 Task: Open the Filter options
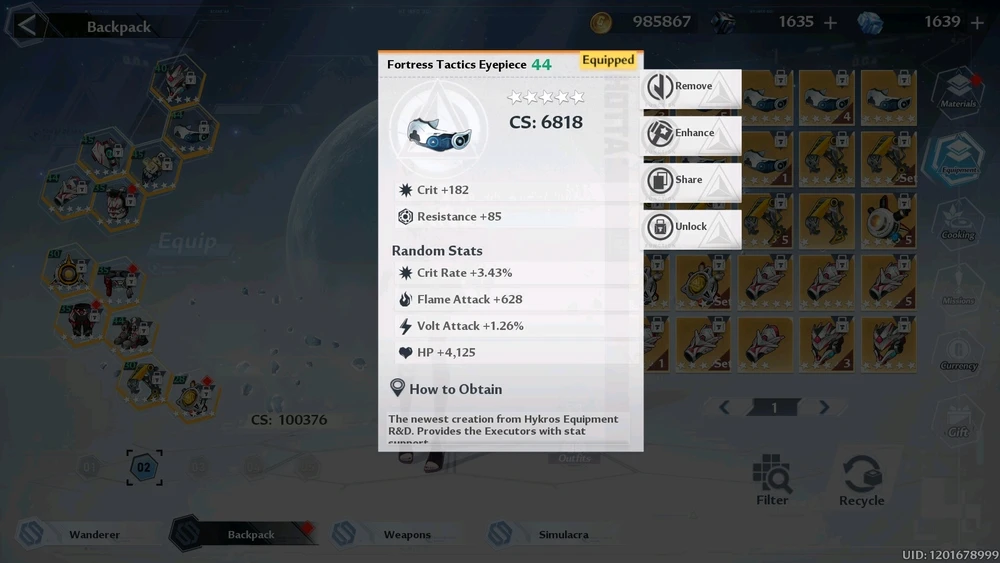[x=772, y=480]
